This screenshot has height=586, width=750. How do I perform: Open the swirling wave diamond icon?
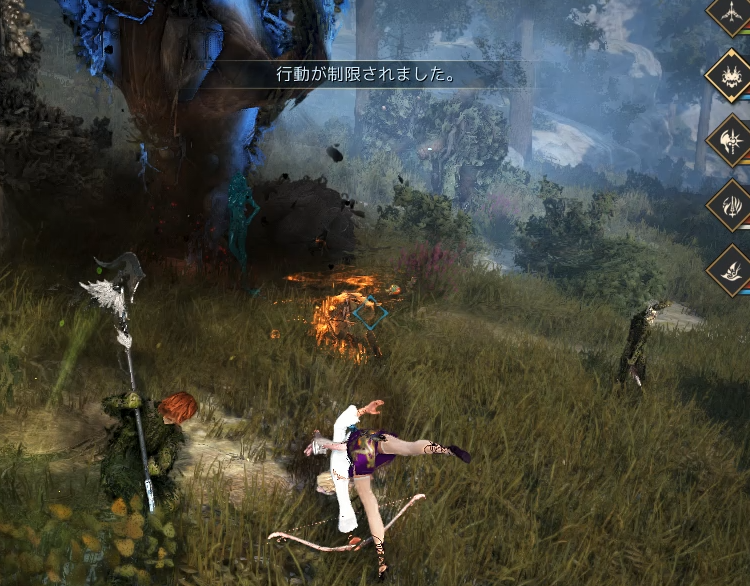tap(731, 270)
